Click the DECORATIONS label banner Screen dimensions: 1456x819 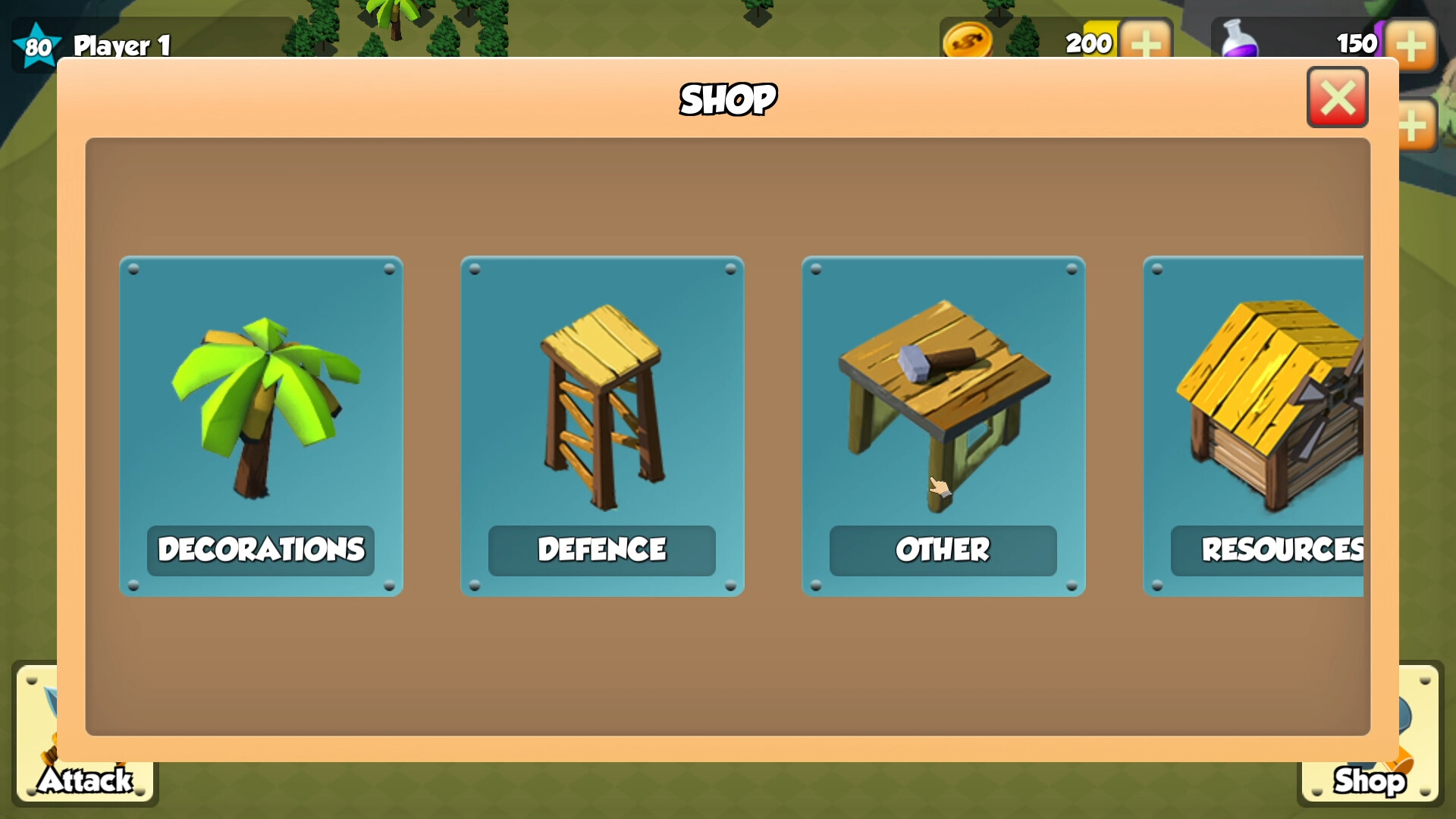(x=261, y=551)
